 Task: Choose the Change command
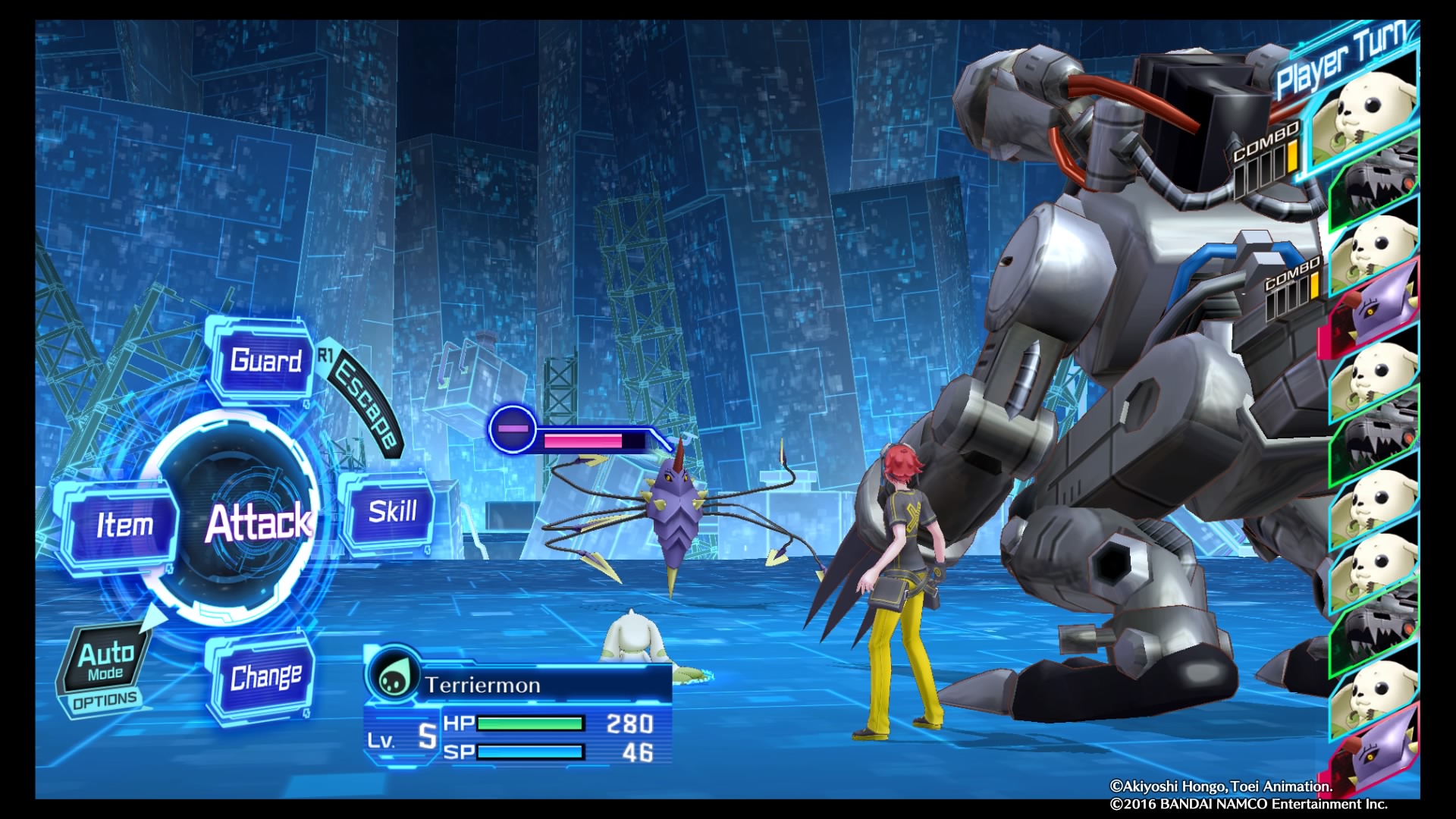coord(265,677)
